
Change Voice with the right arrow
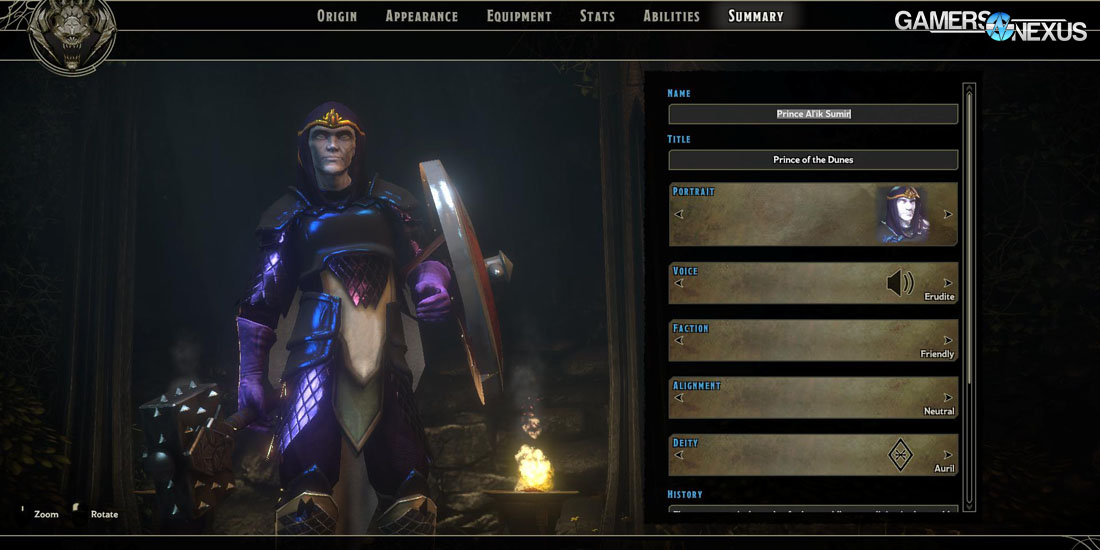[947, 283]
